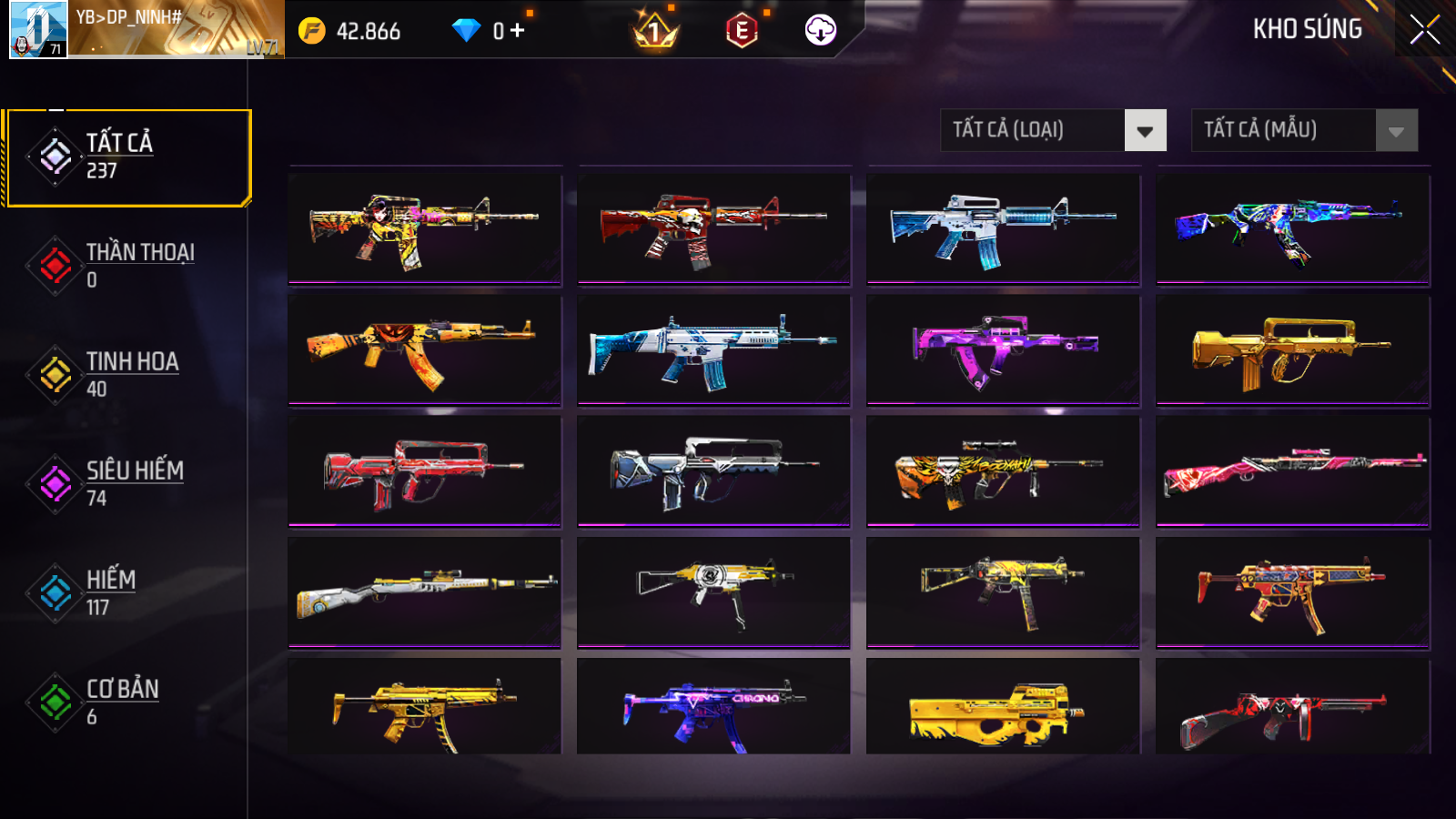Click the gold rank badge icon
Viewport: 1456px width, 819px height.
coord(654,32)
